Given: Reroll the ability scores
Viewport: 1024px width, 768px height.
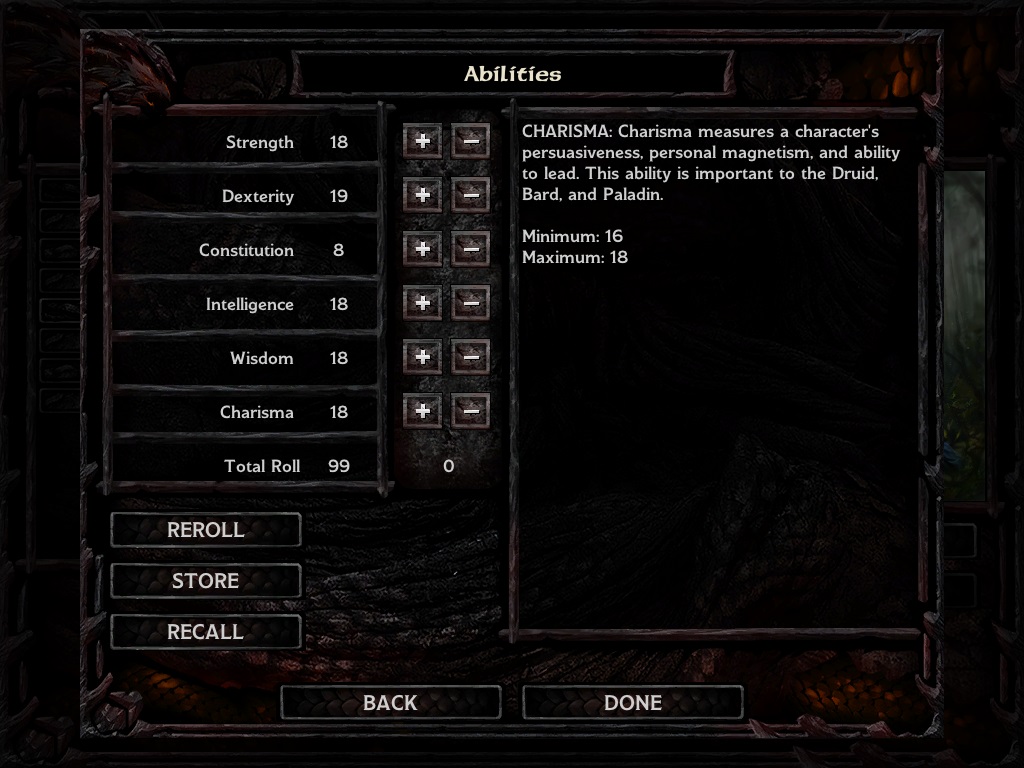Looking at the screenshot, I should pyautogui.click(x=205, y=530).
